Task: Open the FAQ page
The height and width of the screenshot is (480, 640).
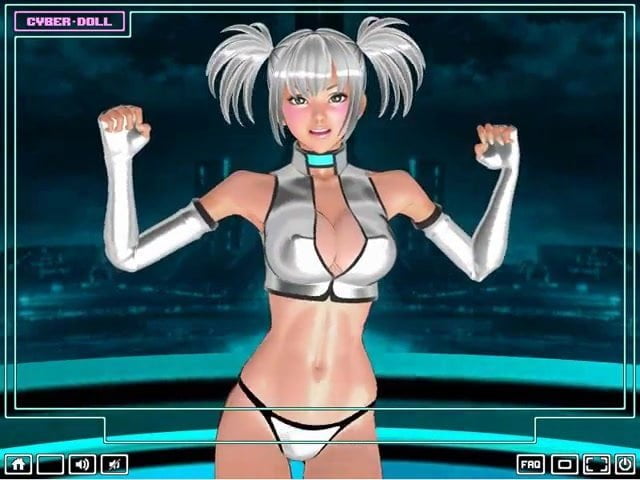Action: click(531, 464)
